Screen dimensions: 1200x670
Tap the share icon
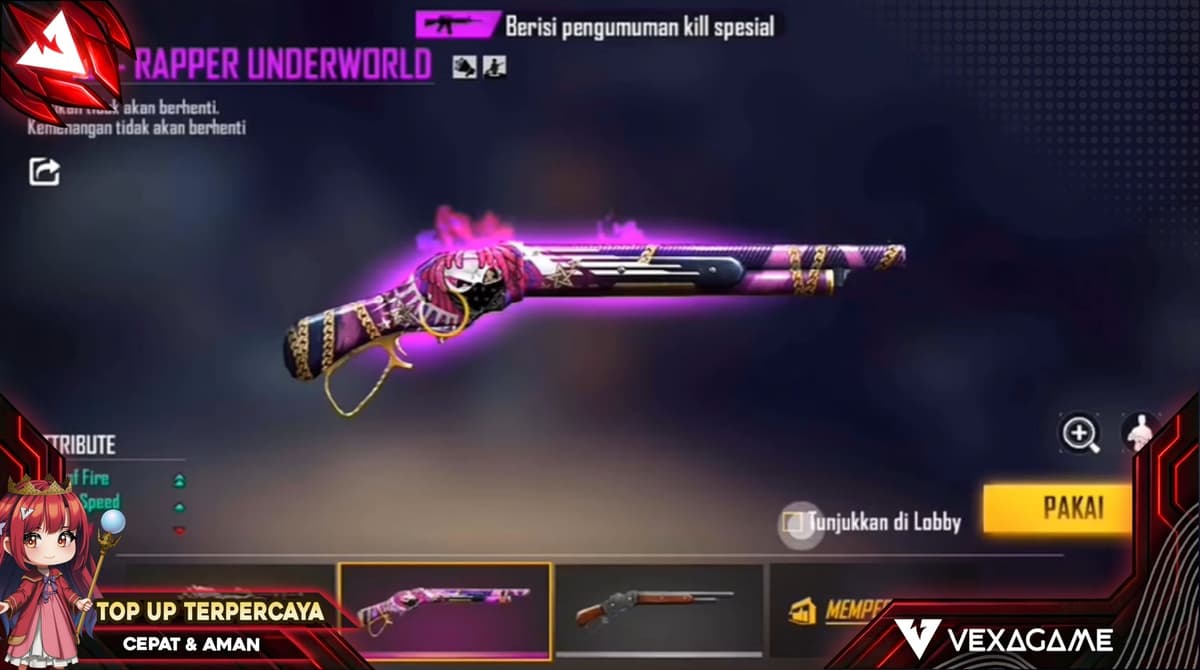[x=44, y=172]
